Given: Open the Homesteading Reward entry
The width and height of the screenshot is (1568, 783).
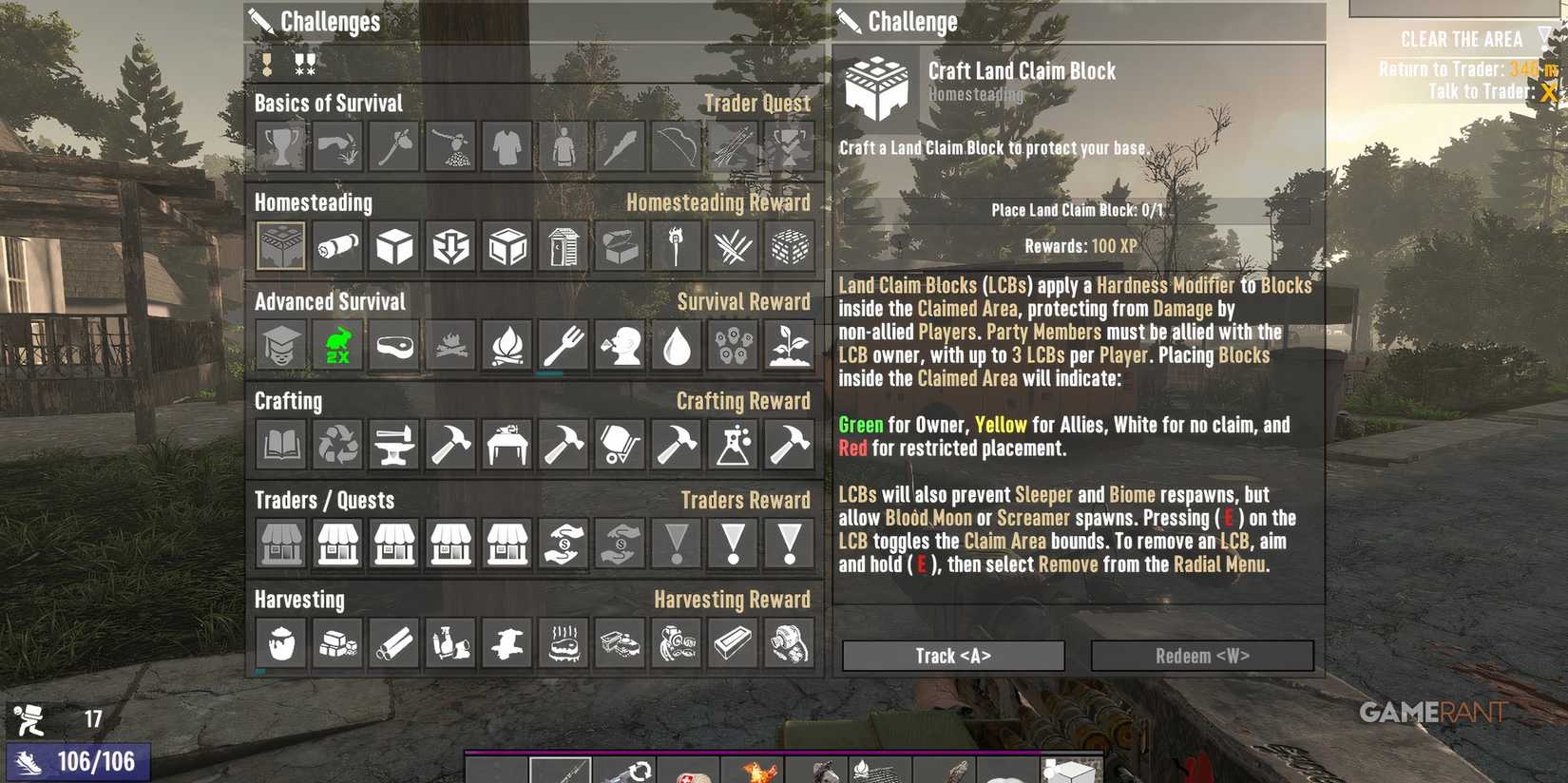Looking at the screenshot, I should coord(719,202).
